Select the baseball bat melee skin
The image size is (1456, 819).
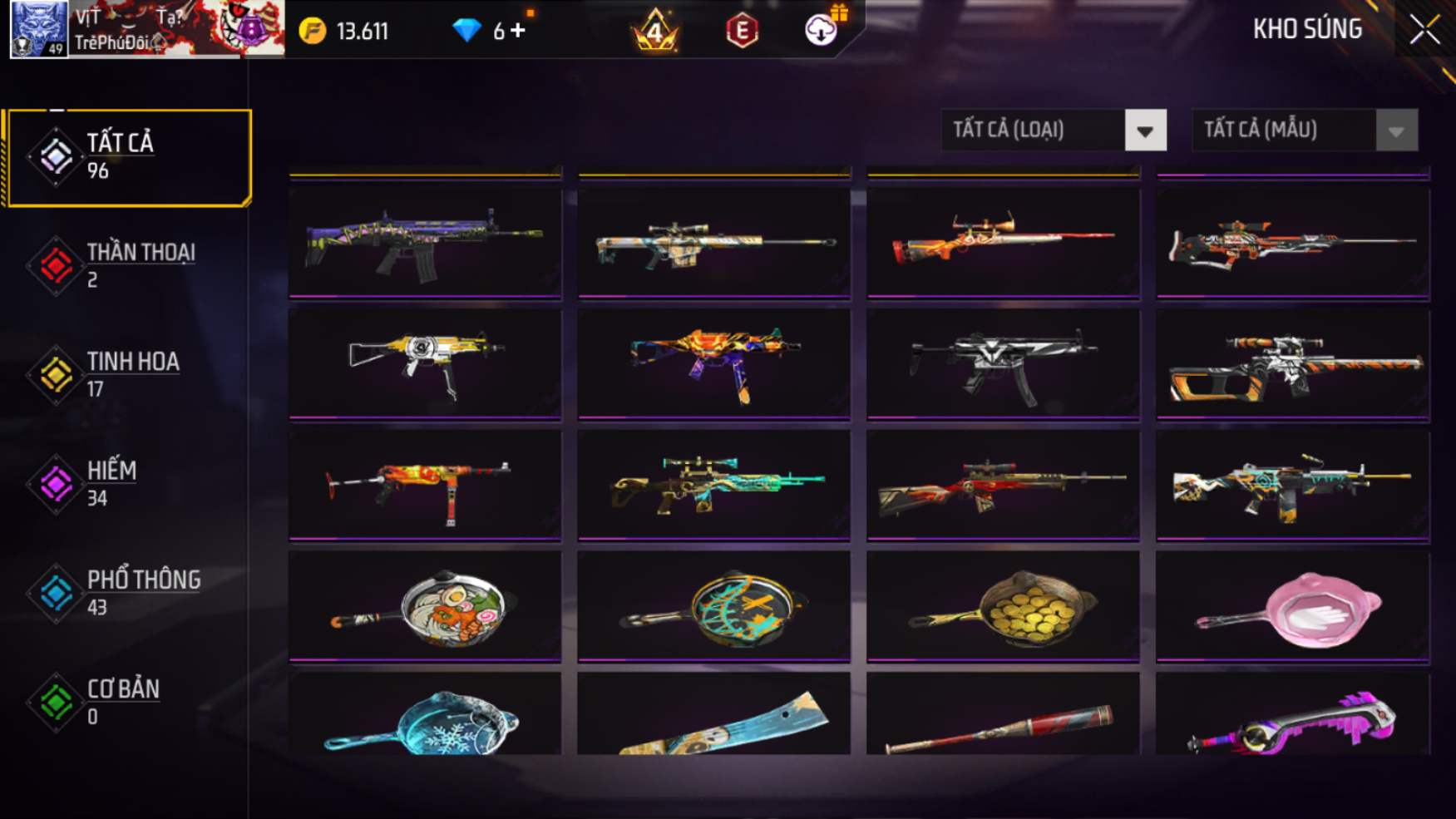(x=1003, y=723)
